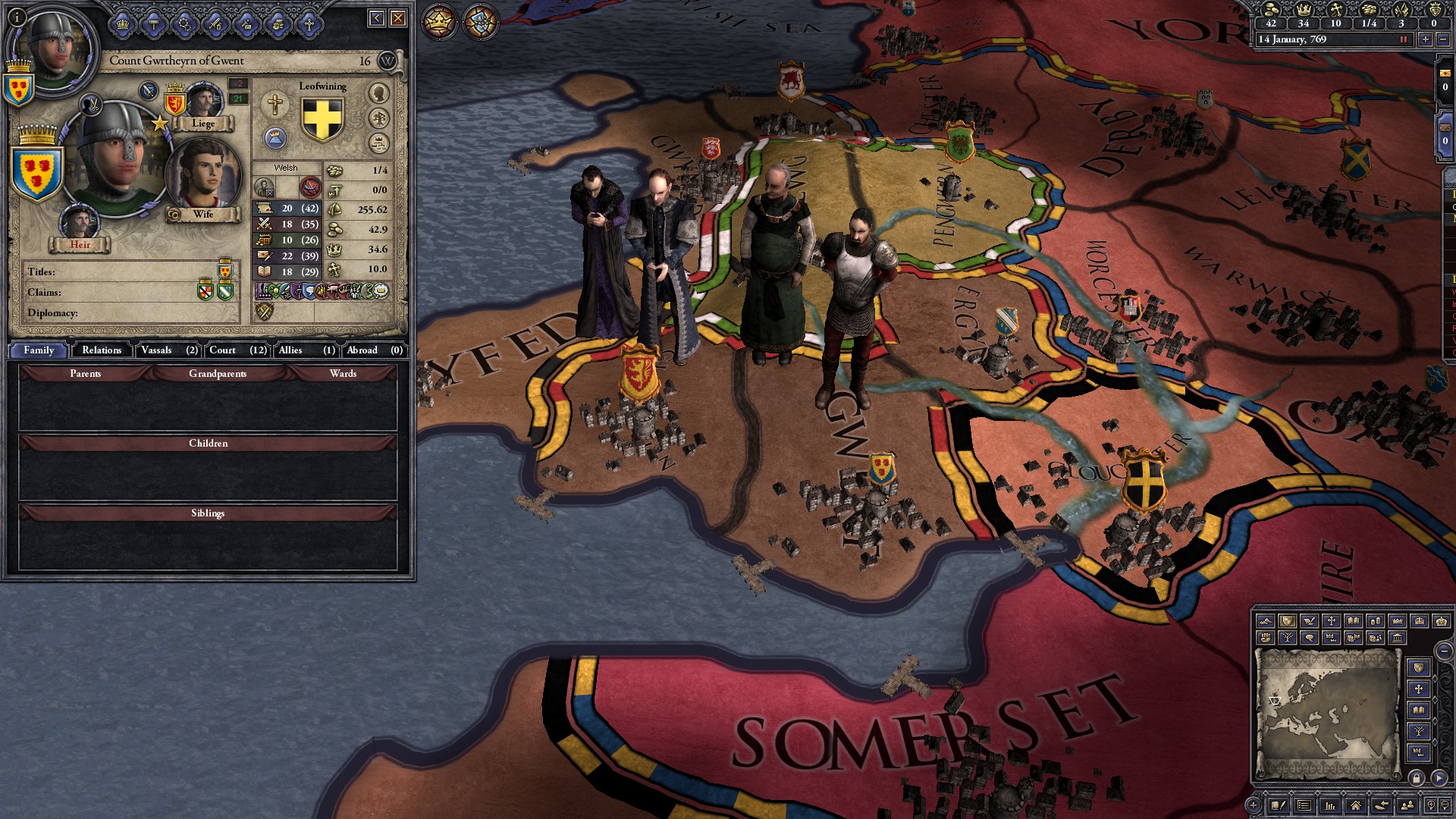Go to home capital with house button
This screenshot has width=1456, height=819.
click(x=1355, y=805)
